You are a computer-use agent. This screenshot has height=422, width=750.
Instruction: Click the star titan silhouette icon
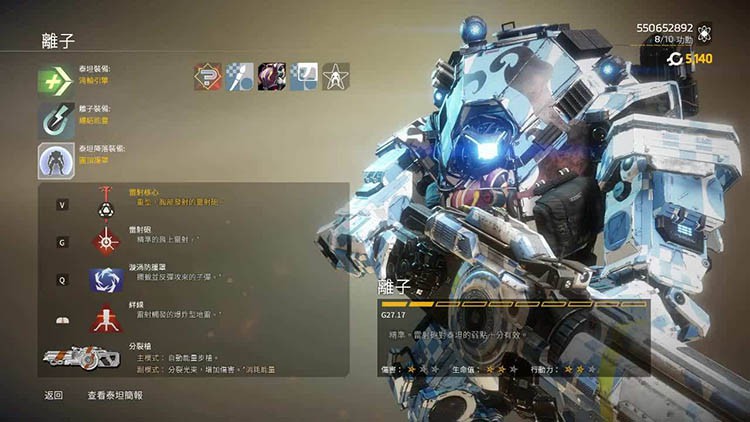336,76
